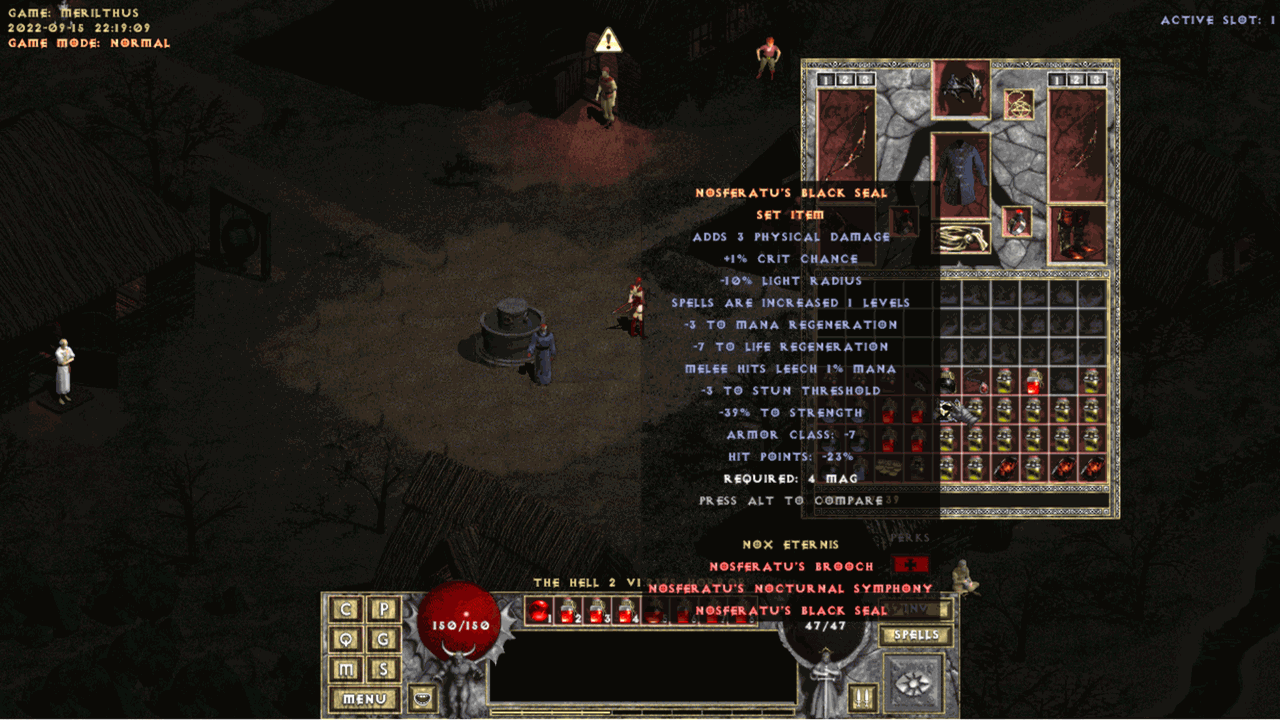Select the equipped helmet slot

(x=961, y=88)
